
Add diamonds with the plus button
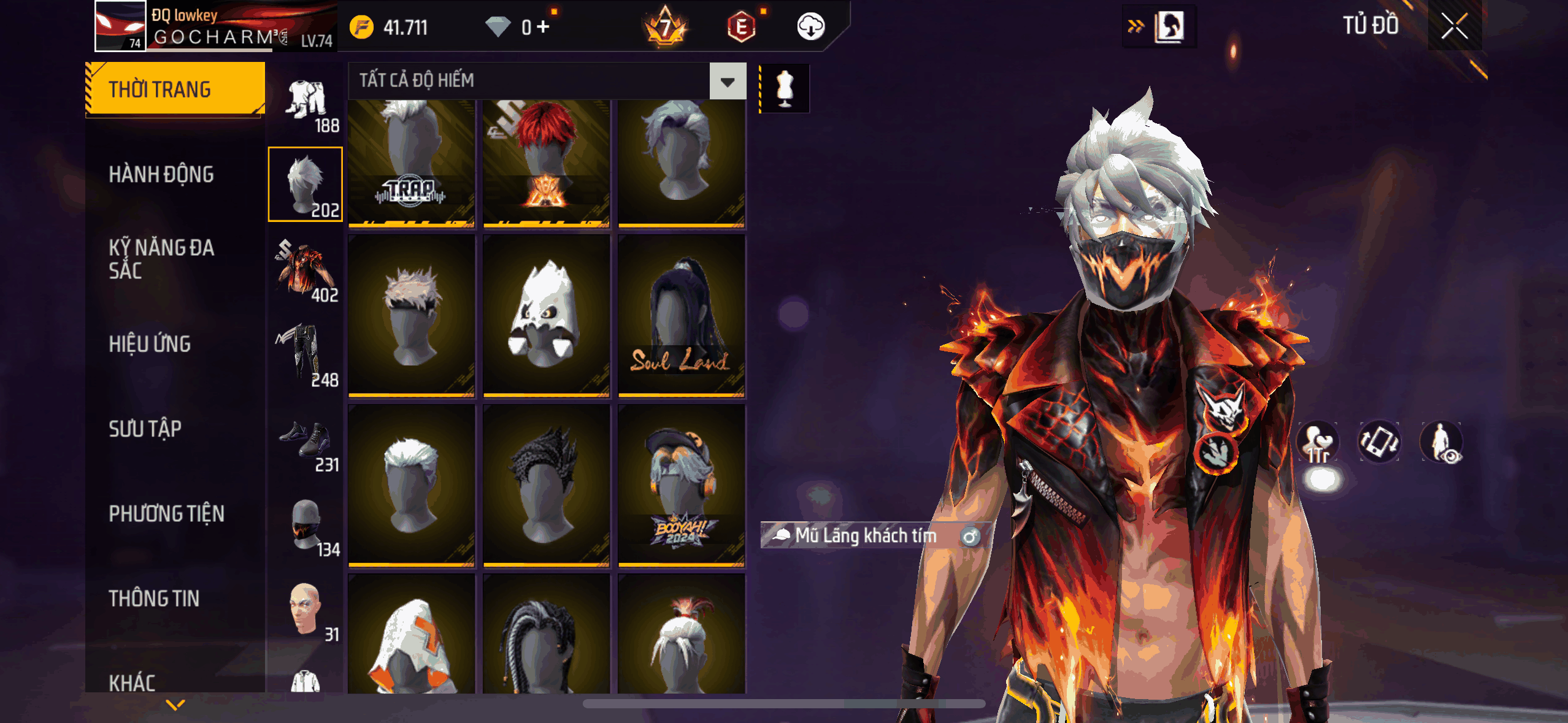tap(543, 27)
